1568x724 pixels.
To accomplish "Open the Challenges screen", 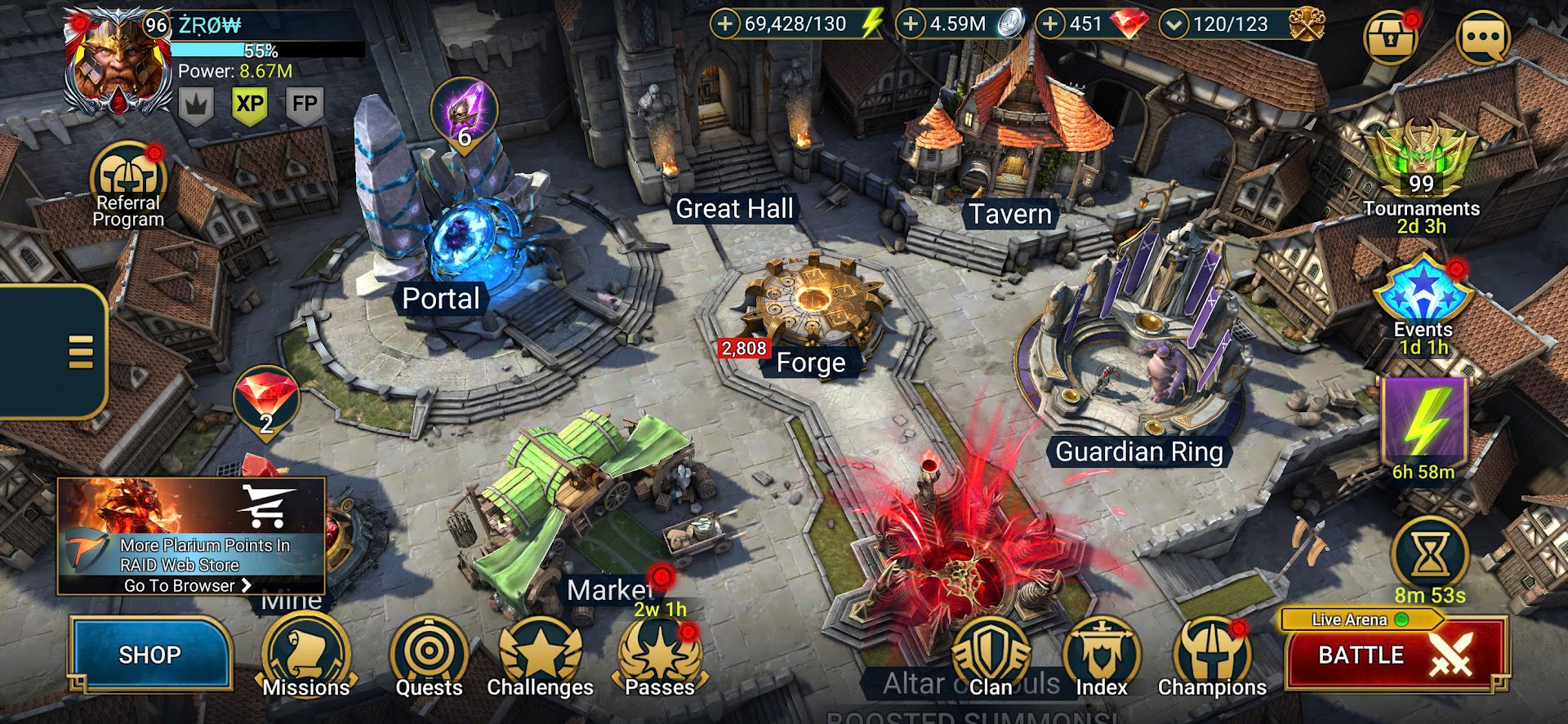I will pyautogui.click(x=540, y=655).
